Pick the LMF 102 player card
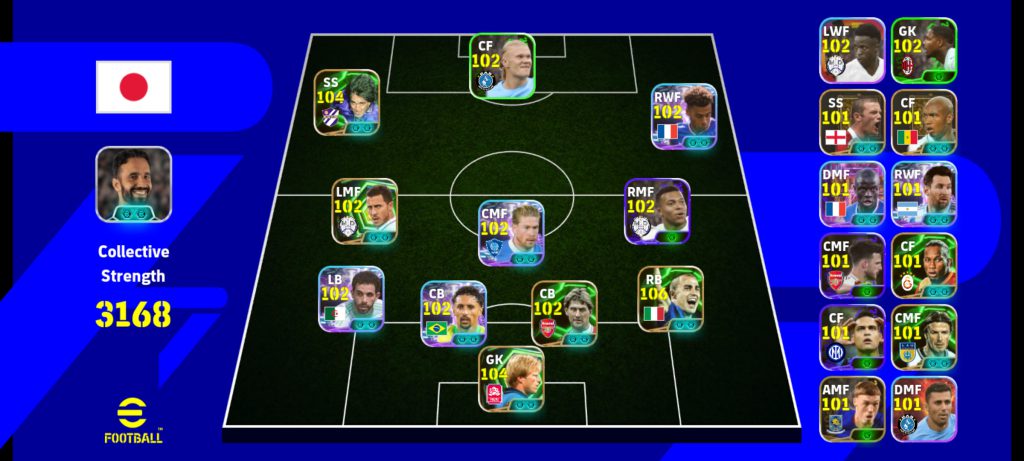This screenshot has height=461, width=1024. [x=365, y=212]
